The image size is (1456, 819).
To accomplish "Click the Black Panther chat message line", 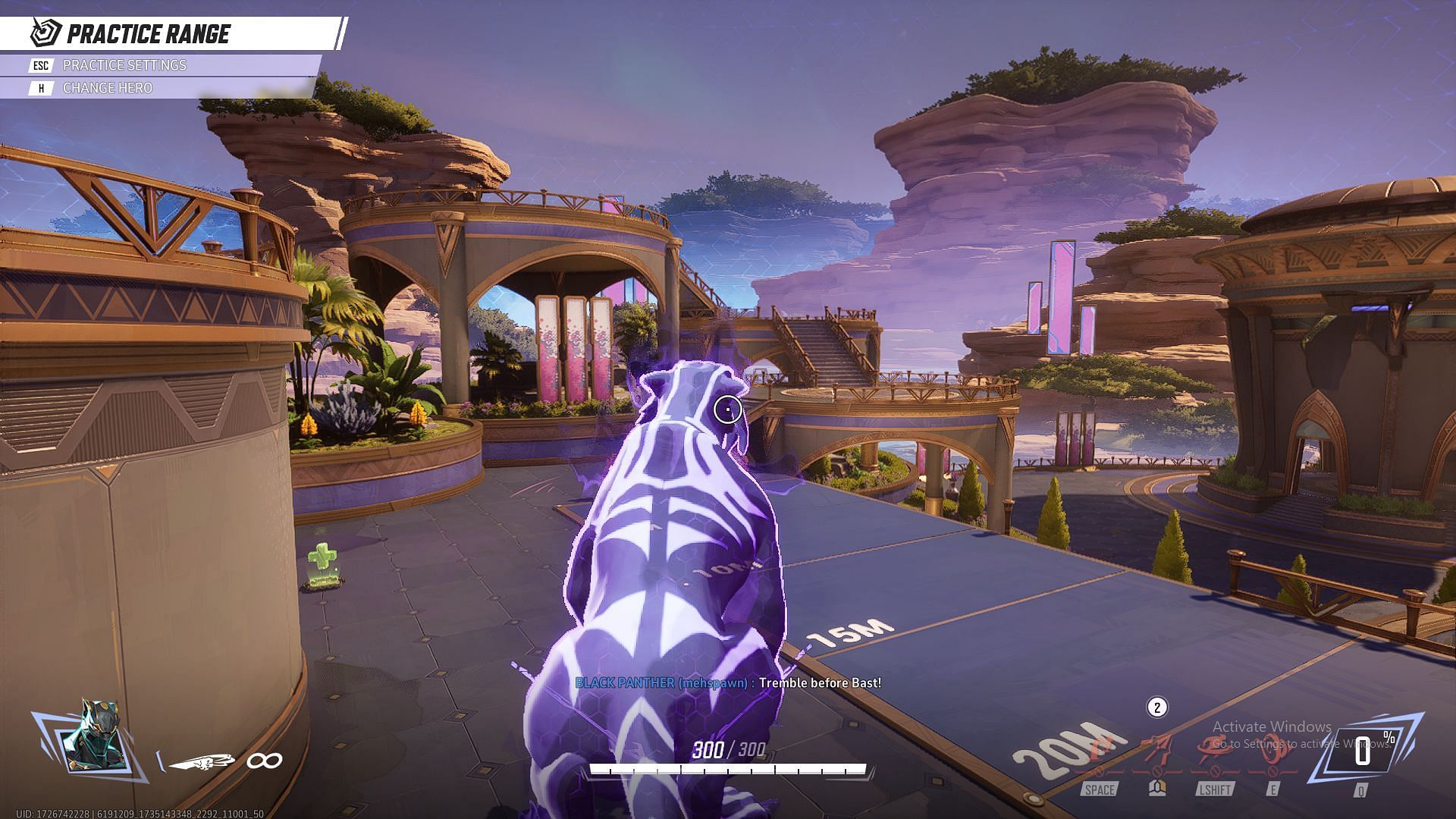I will coord(728,683).
